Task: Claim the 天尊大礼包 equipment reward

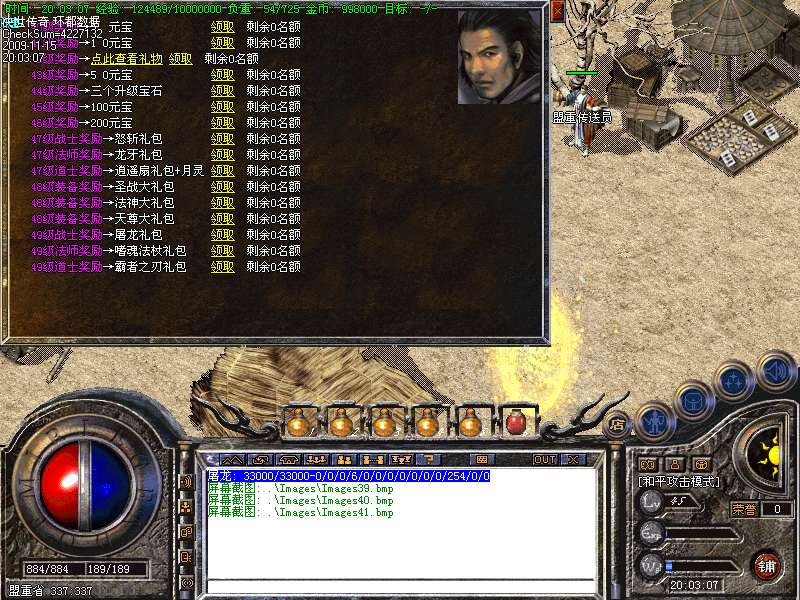Action: (x=222, y=219)
